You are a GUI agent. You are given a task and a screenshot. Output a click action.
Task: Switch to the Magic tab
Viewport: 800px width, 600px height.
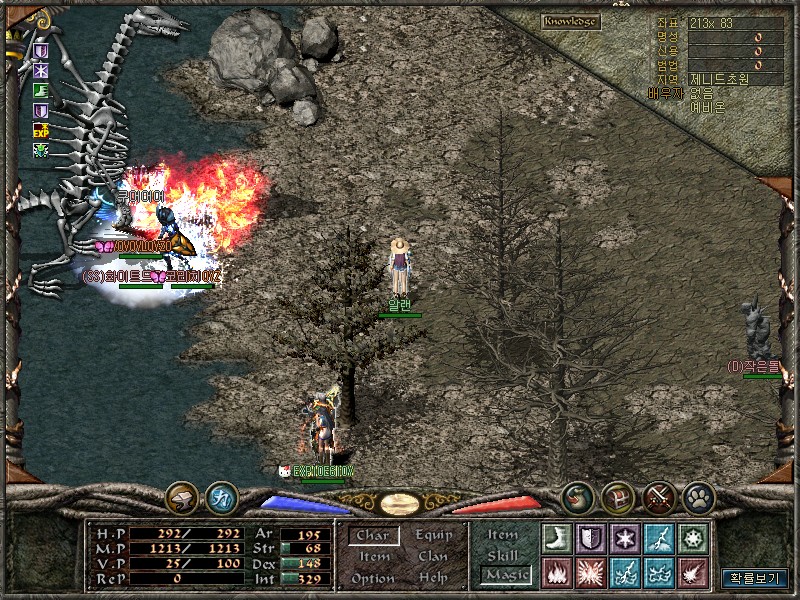pyautogui.click(x=505, y=575)
